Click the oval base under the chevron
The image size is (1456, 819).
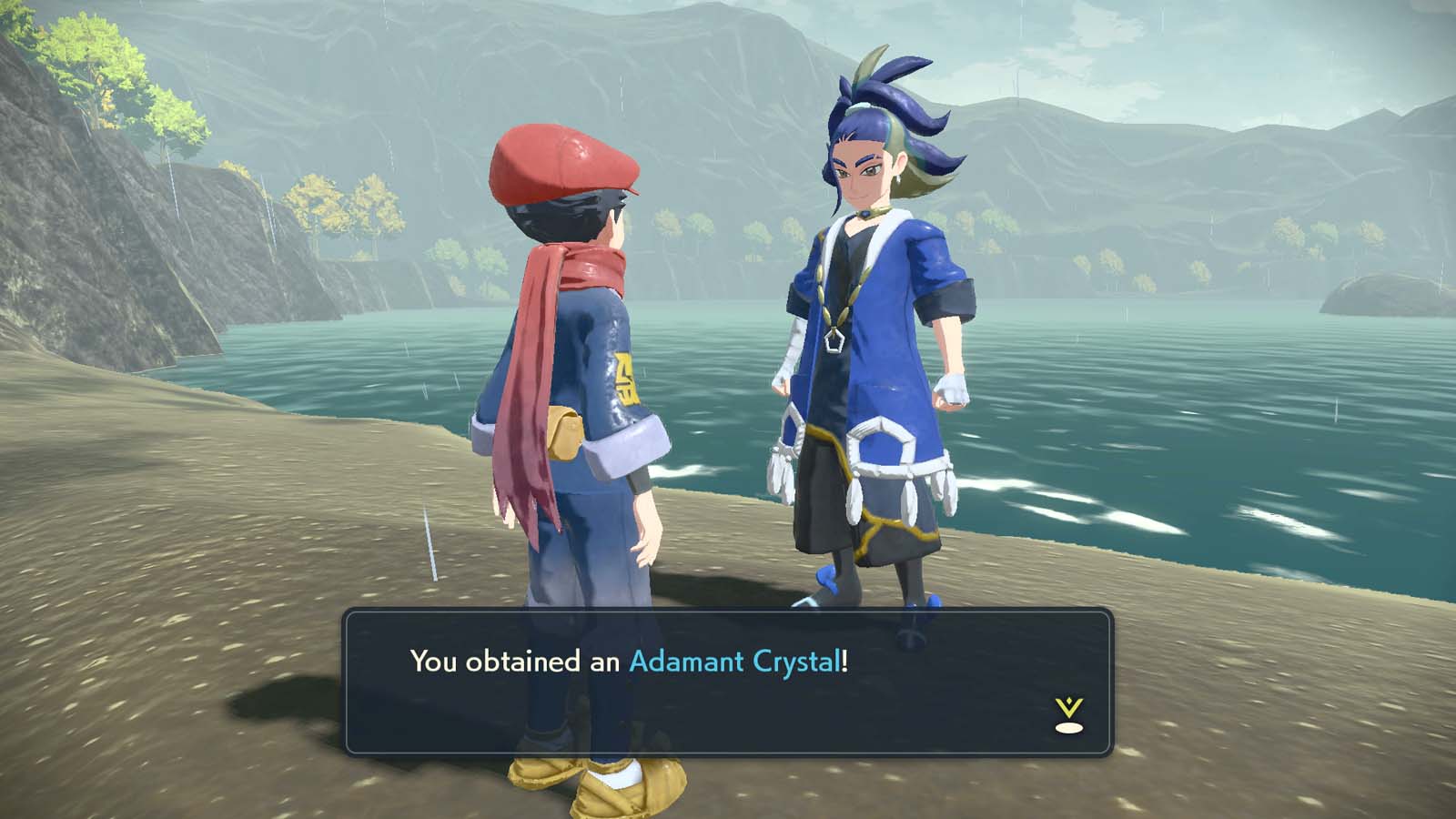[1070, 728]
